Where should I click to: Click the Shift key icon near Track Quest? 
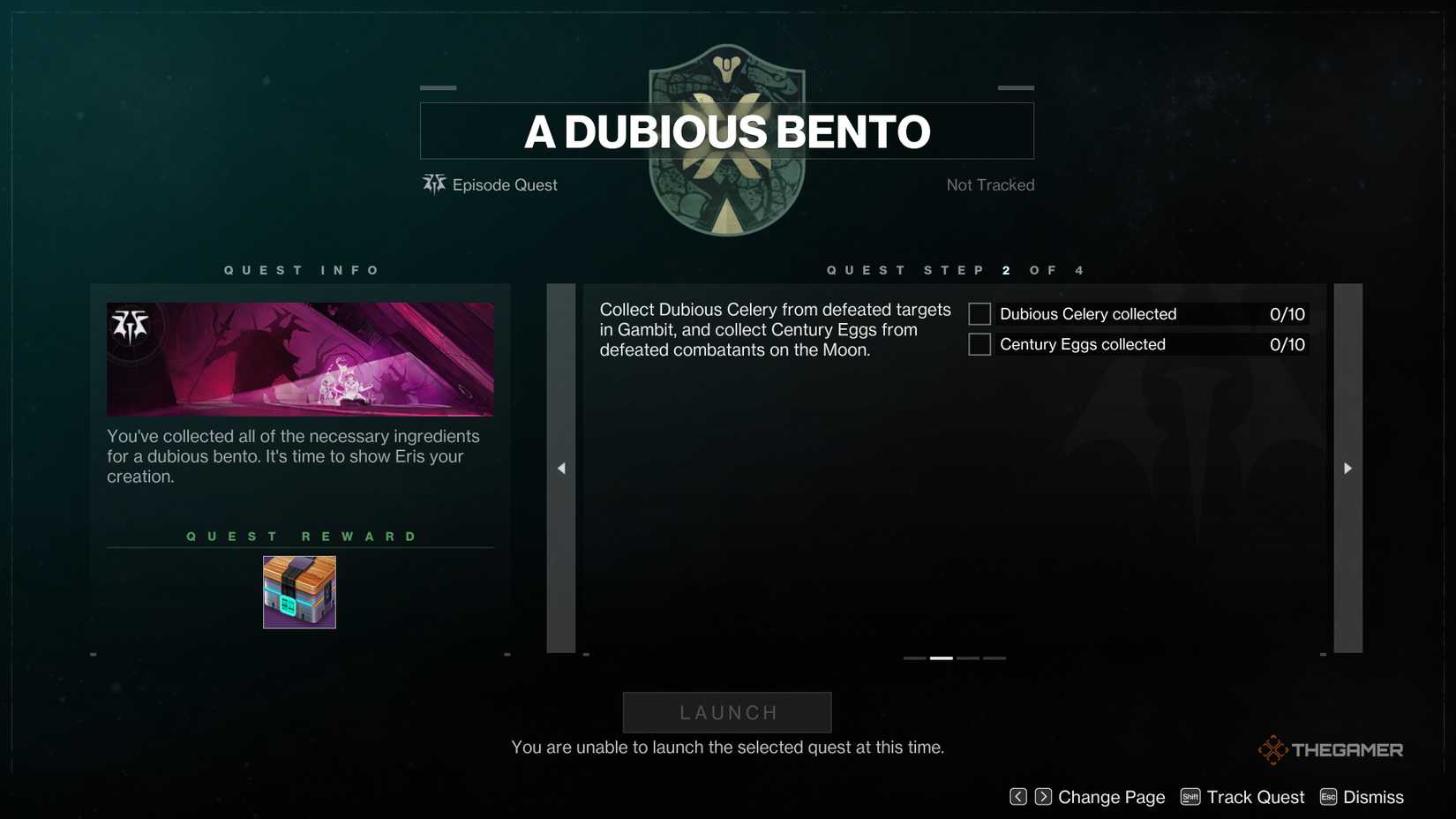click(1190, 796)
